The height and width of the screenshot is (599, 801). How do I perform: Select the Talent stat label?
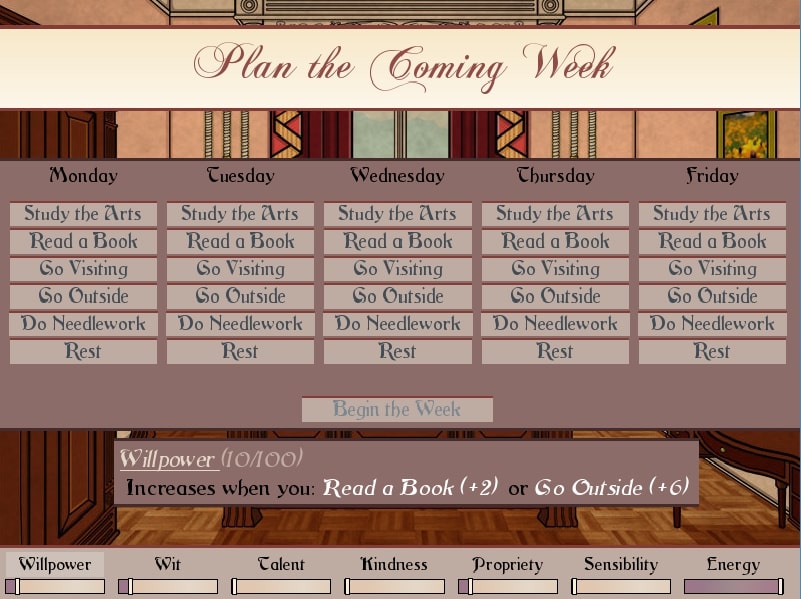click(x=281, y=565)
